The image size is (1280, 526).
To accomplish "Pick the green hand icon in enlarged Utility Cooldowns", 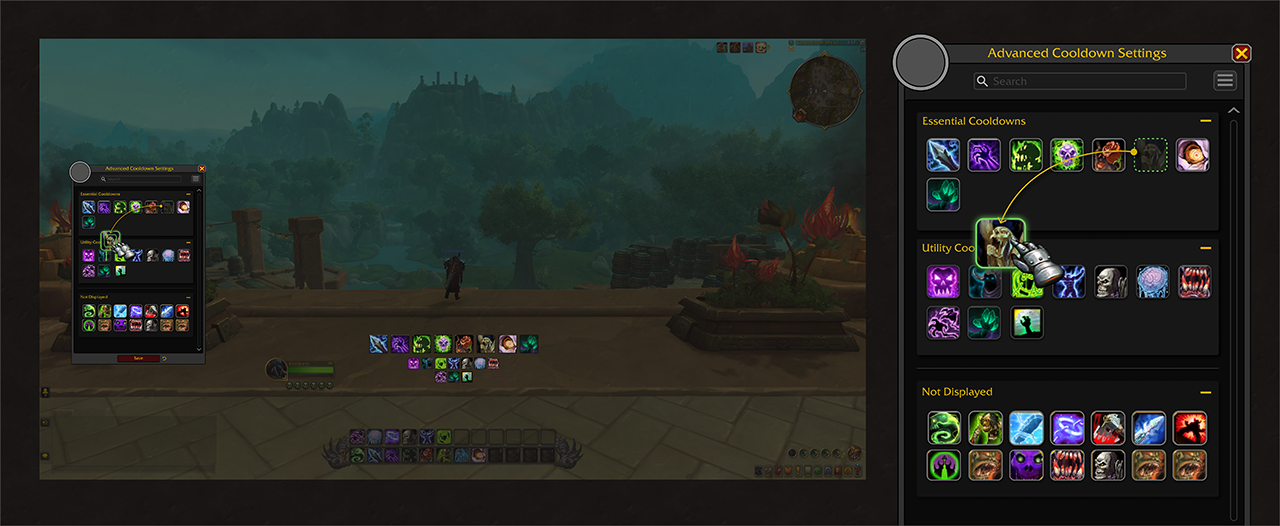I will [x=1027, y=322].
